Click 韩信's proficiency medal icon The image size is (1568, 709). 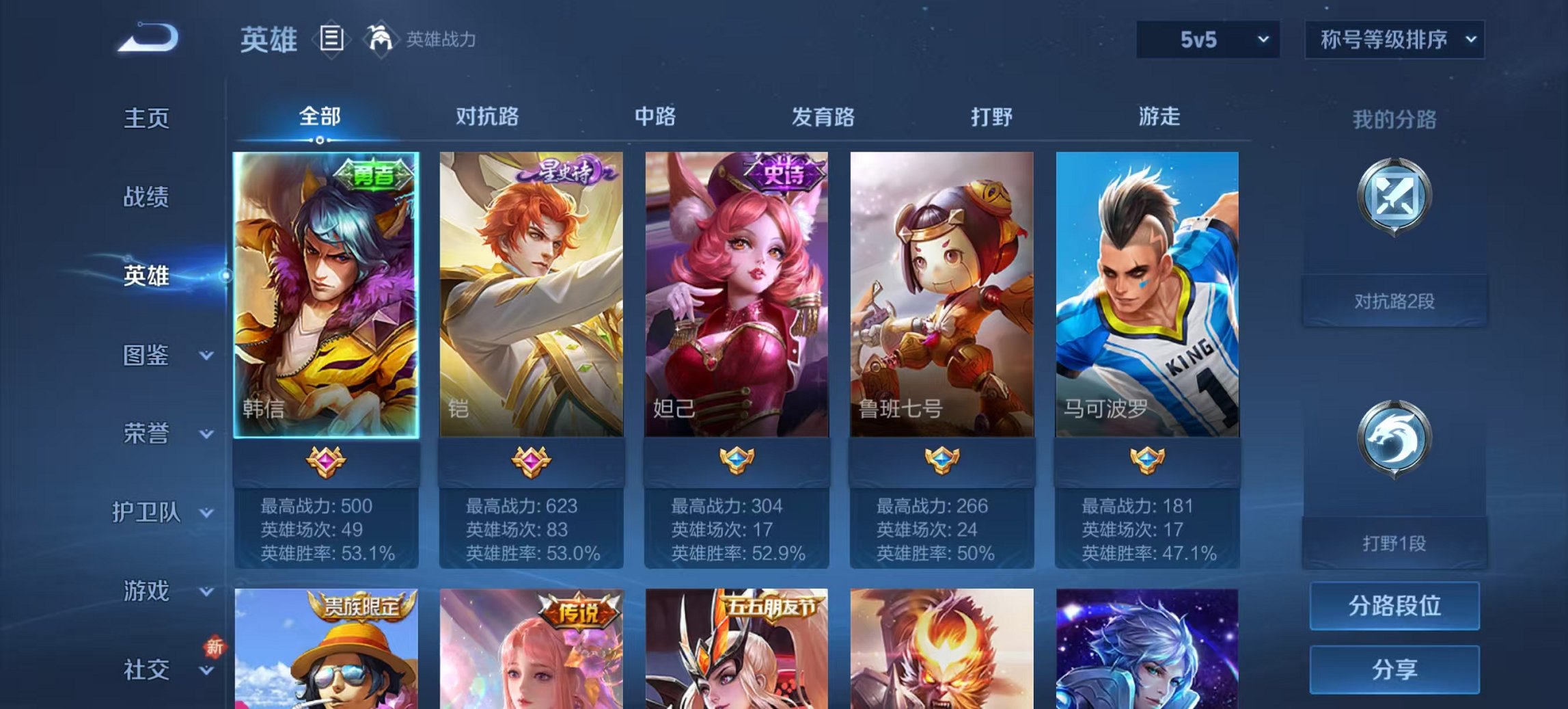pyautogui.click(x=327, y=463)
